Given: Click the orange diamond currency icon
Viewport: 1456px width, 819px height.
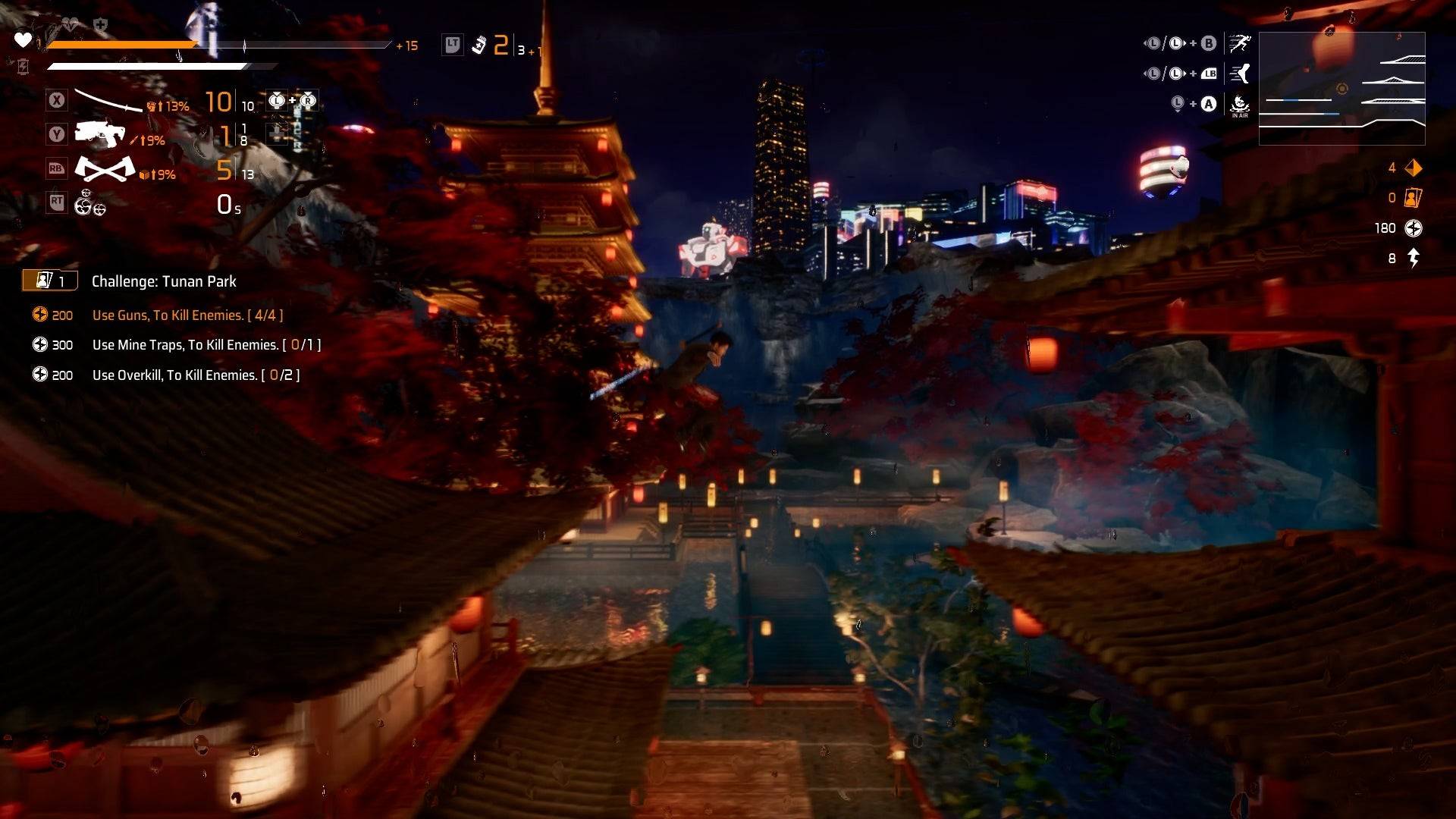Looking at the screenshot, I should (x=1414, y=168).
